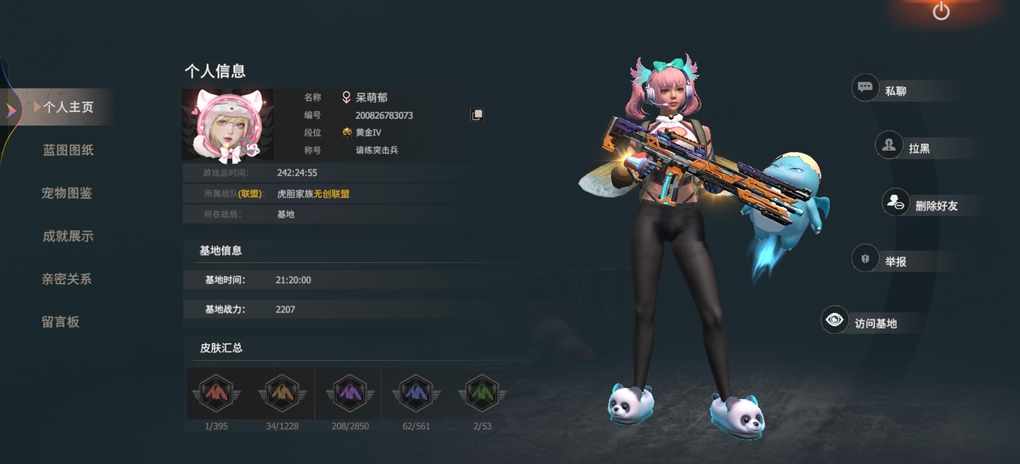Click the 拉黑 blacklist button
Image resolution: width=1020 pixels, height=464 pixels.
coord(904,147)
